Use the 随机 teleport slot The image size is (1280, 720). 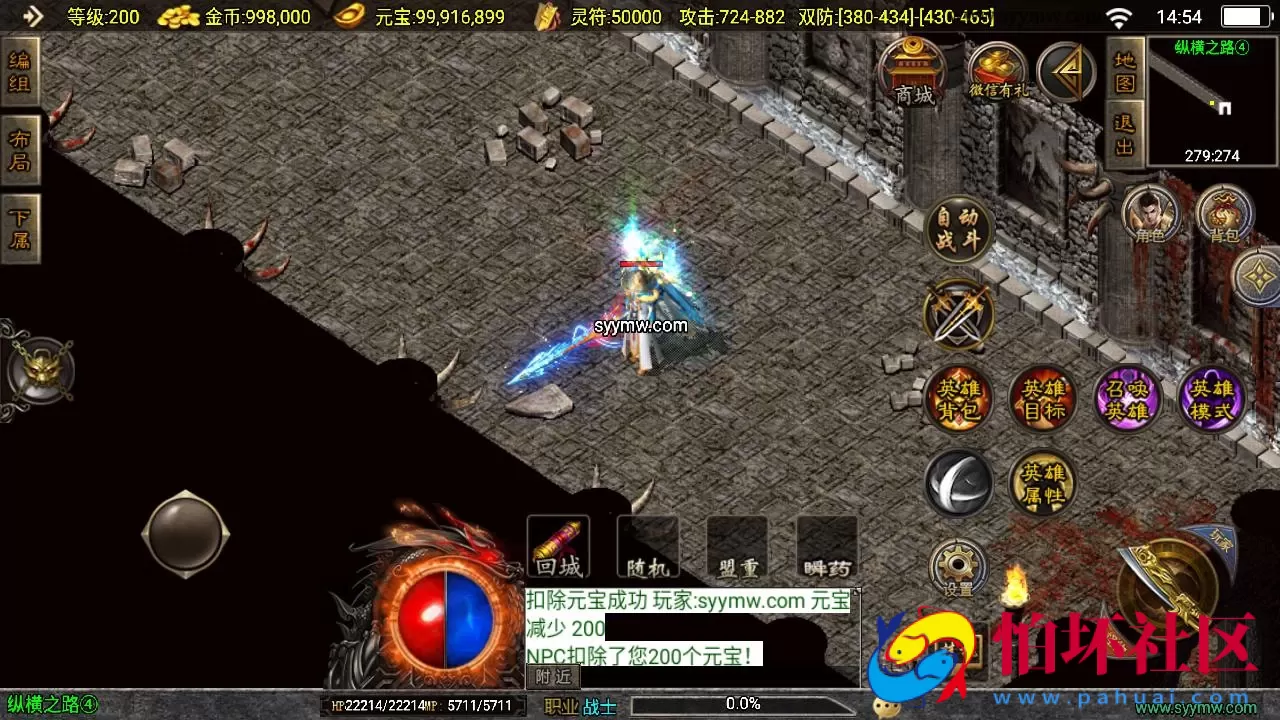click(648, 547)
